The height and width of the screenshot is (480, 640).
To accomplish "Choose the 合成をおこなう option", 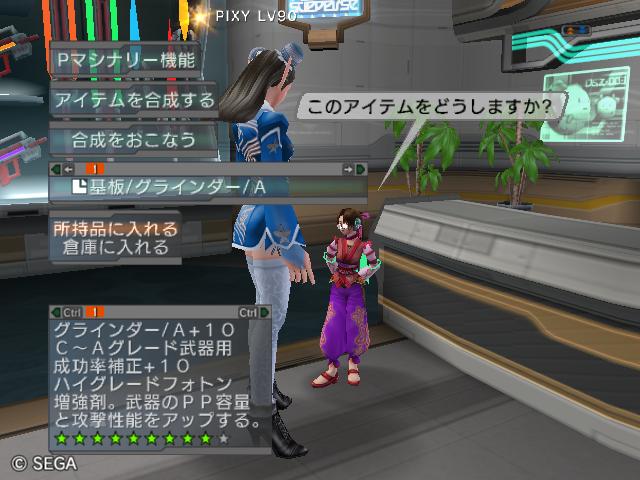I will (134, 138).
